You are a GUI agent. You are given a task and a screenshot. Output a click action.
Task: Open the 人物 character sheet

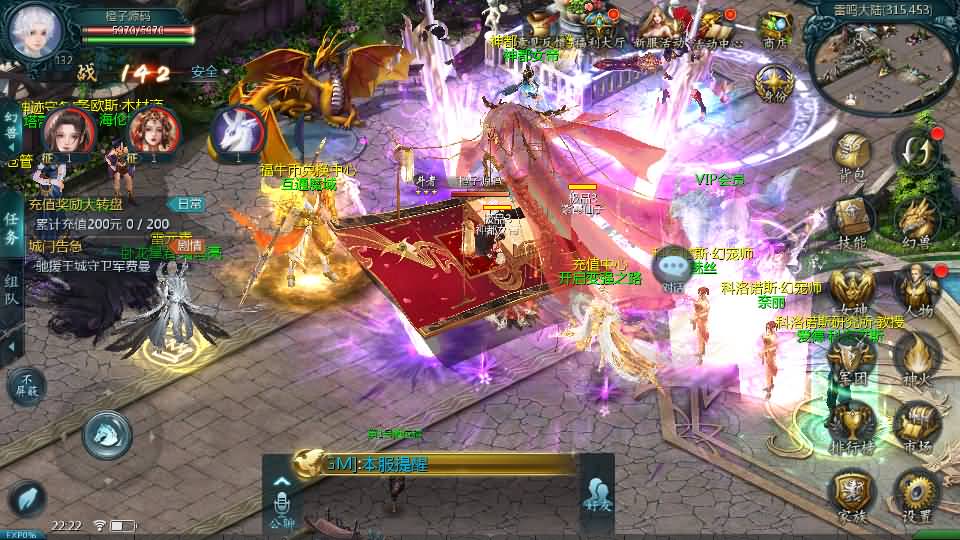click(x=915, y=288)
